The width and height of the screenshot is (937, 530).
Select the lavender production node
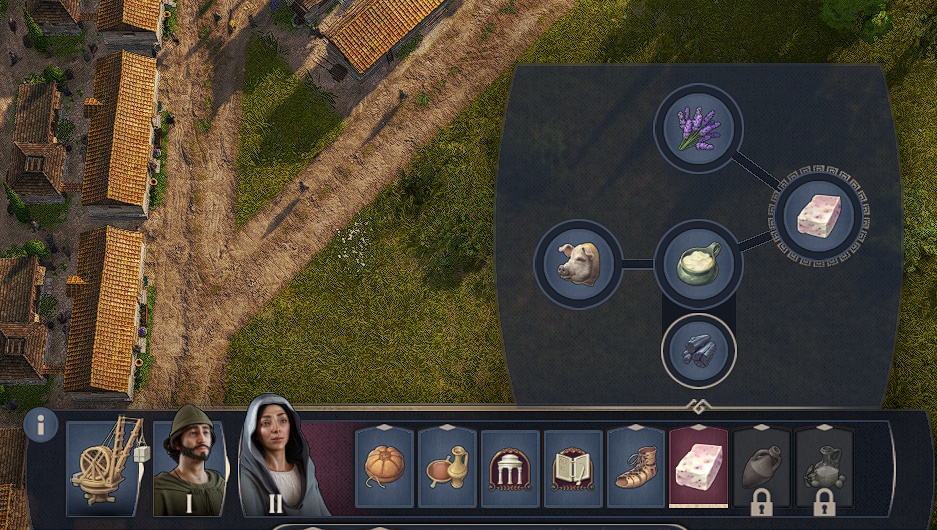698,129
